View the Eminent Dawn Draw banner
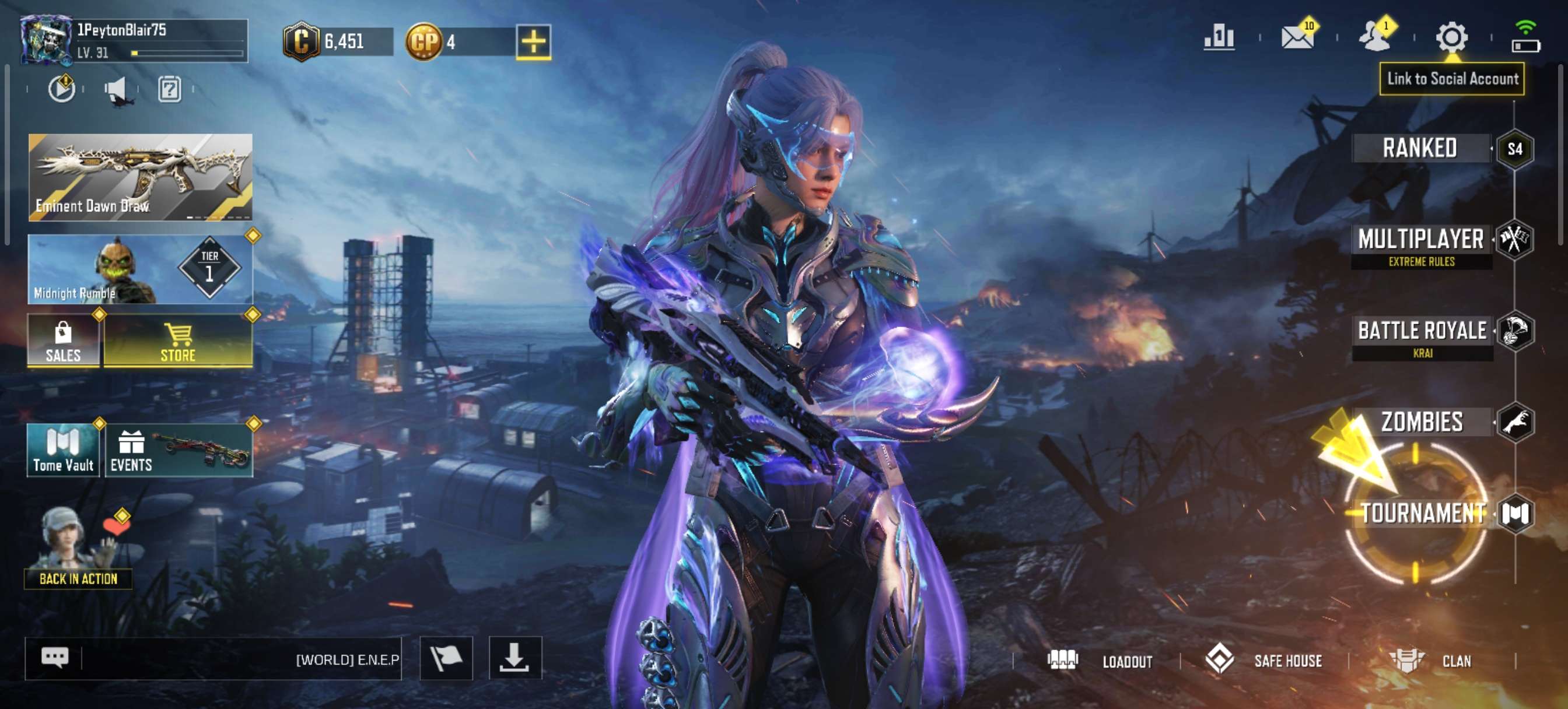Image resolution: width=1568 pixels, height=709 pixels. tap(141, 177)
